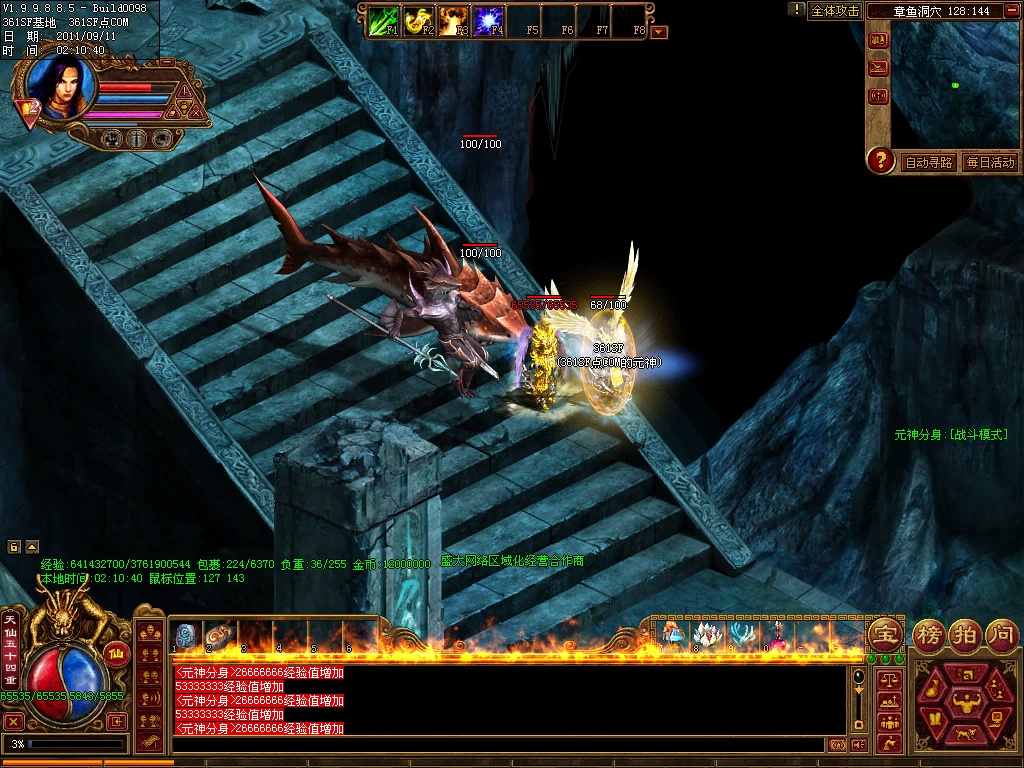
Task: Click the red question mark help button
Action: tap(880, 160)
